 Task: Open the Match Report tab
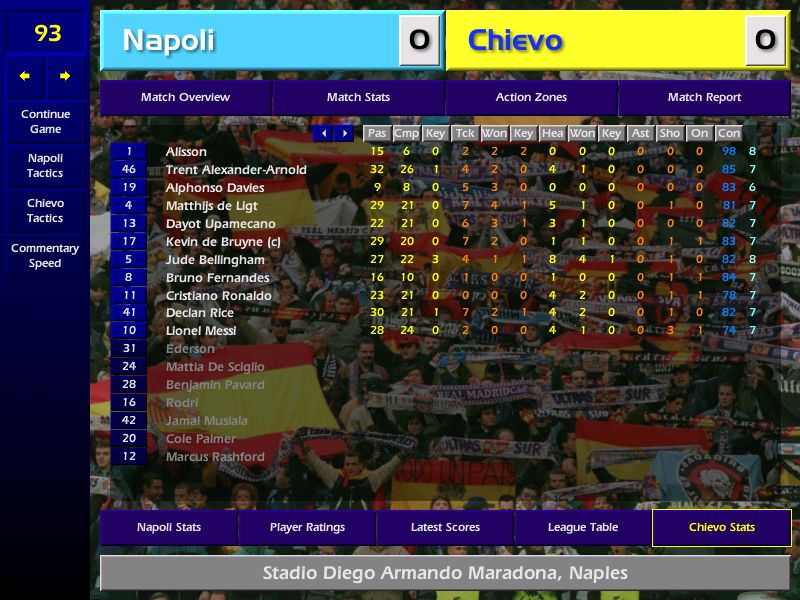[x=704, y=97]
